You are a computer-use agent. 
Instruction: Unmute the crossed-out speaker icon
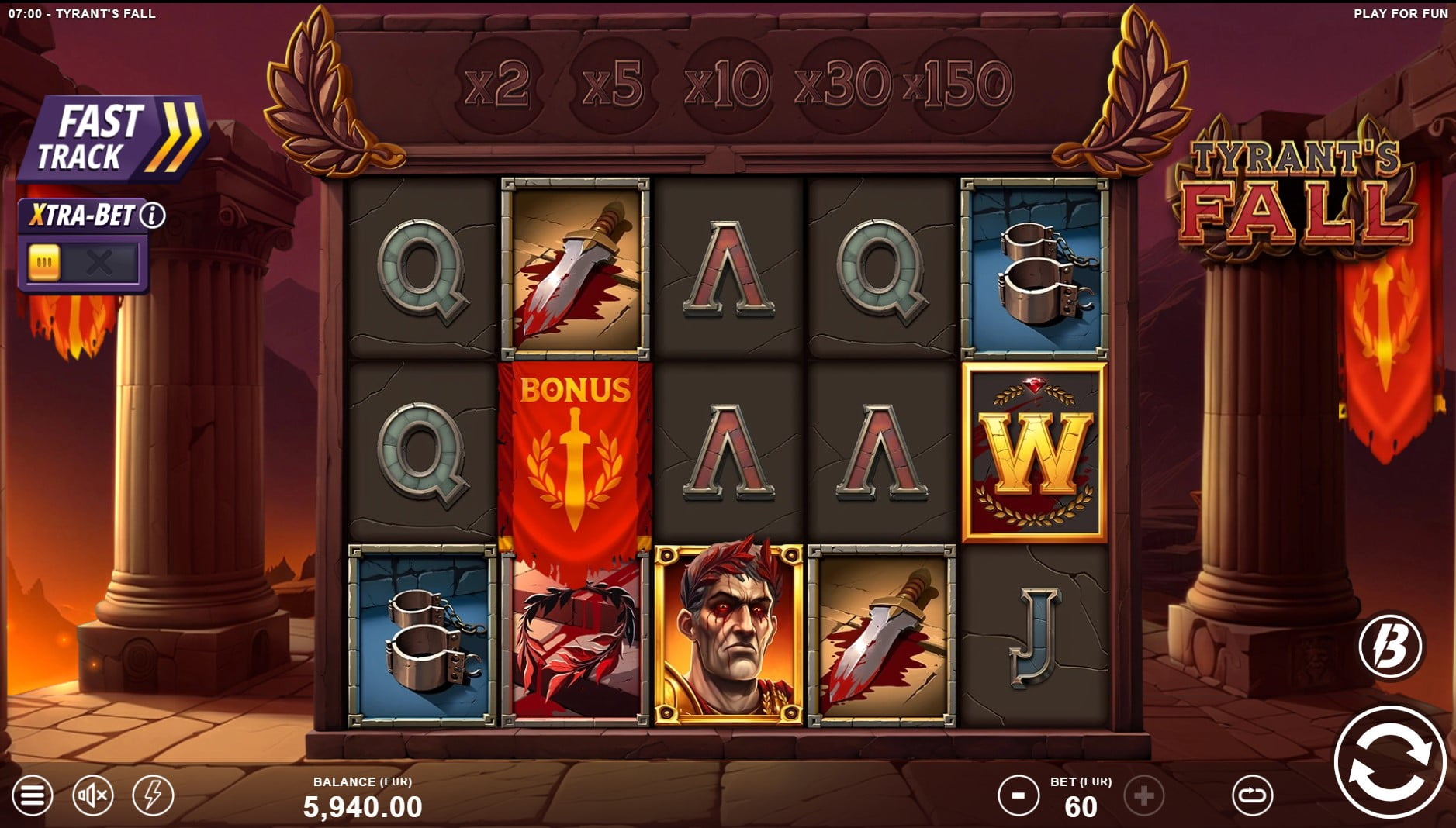[92, 793]
